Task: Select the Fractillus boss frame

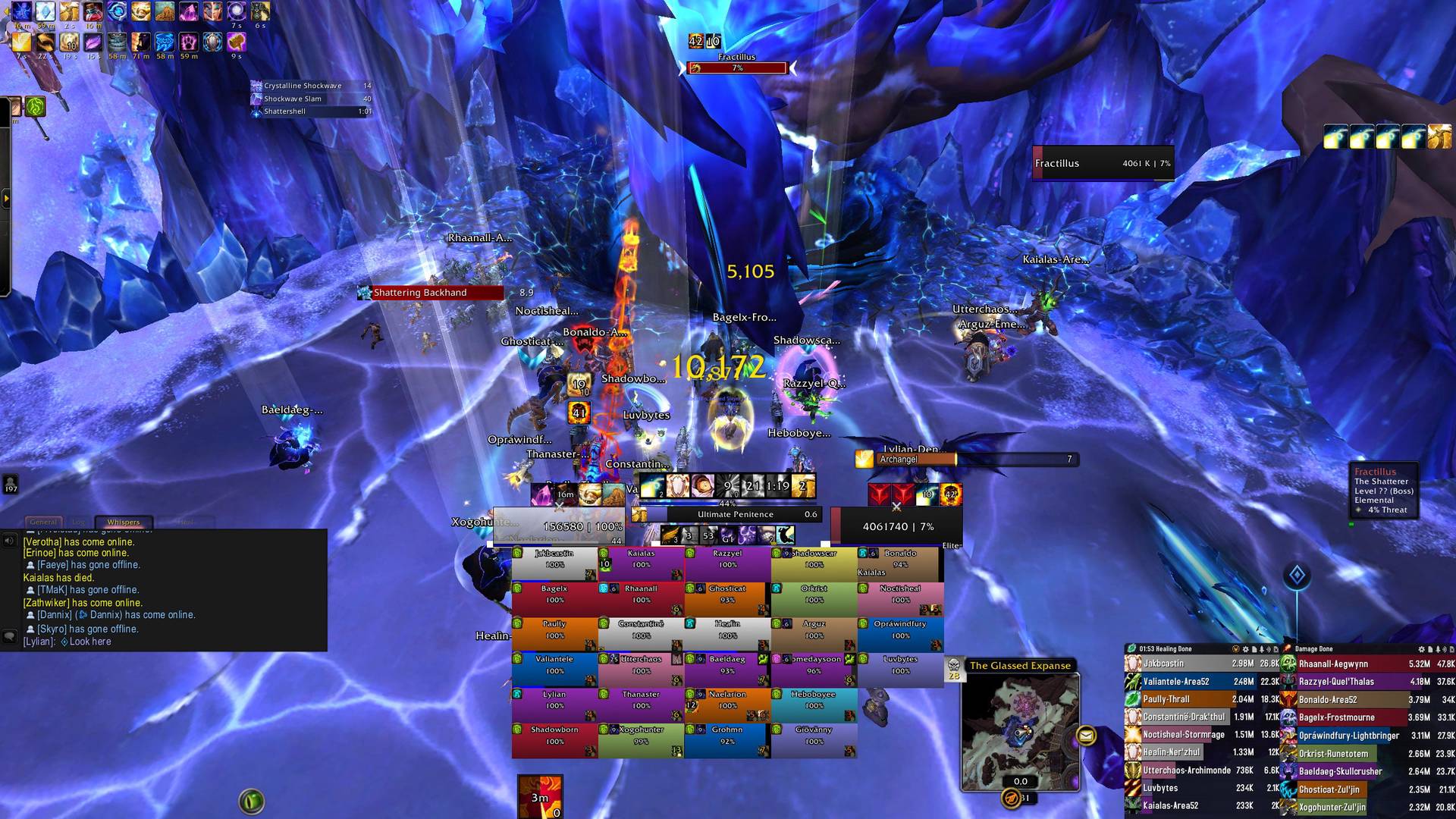Action: pos(1103,163)
